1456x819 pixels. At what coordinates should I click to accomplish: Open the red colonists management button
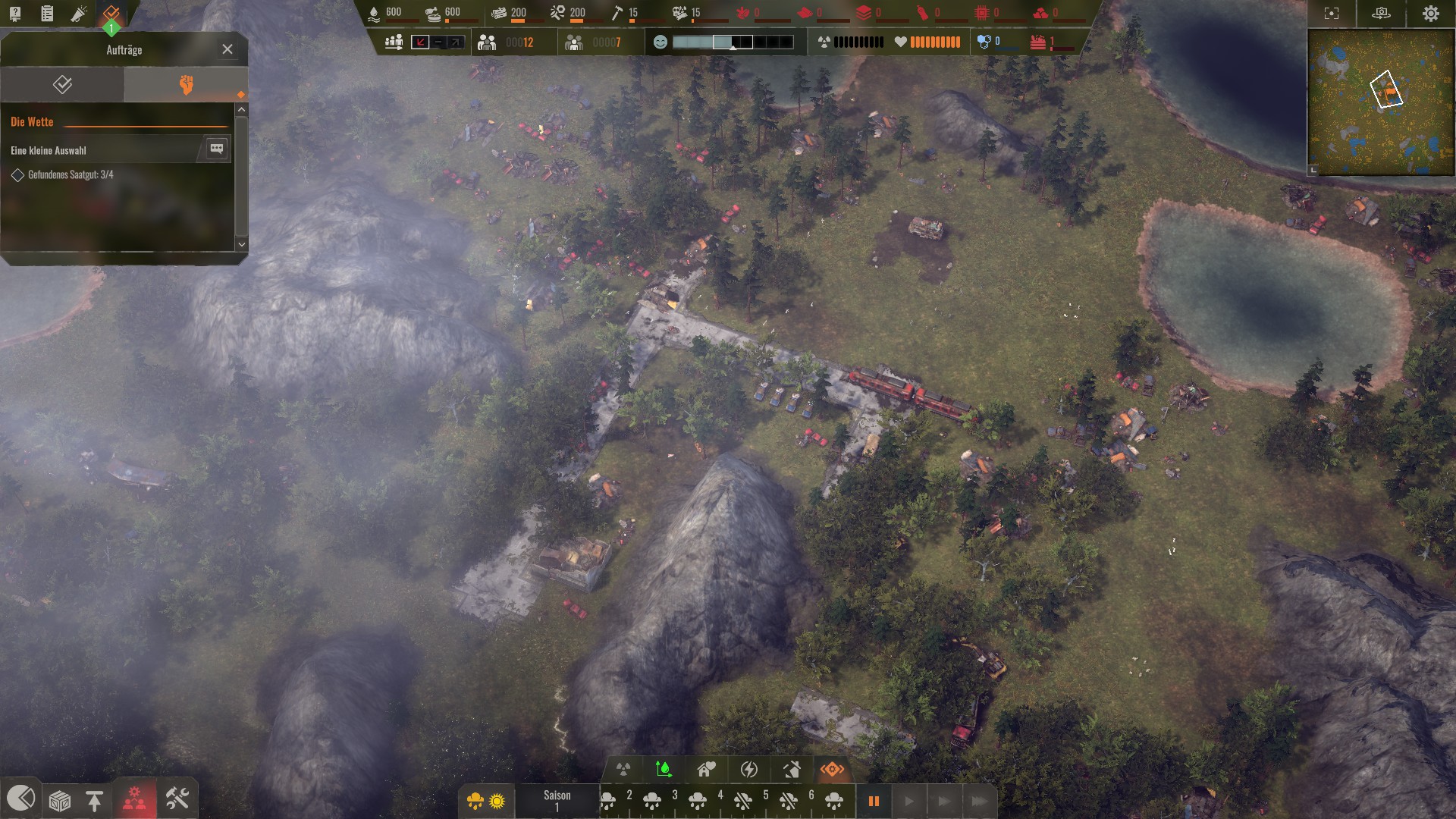pos(135,799)
